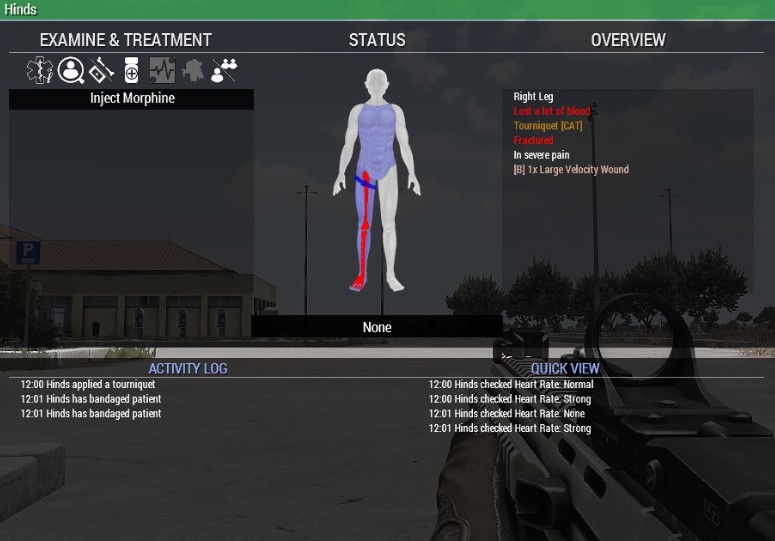Select the head on the body diagram
Viewport: 775px width, 541px height.
point(376,83)
